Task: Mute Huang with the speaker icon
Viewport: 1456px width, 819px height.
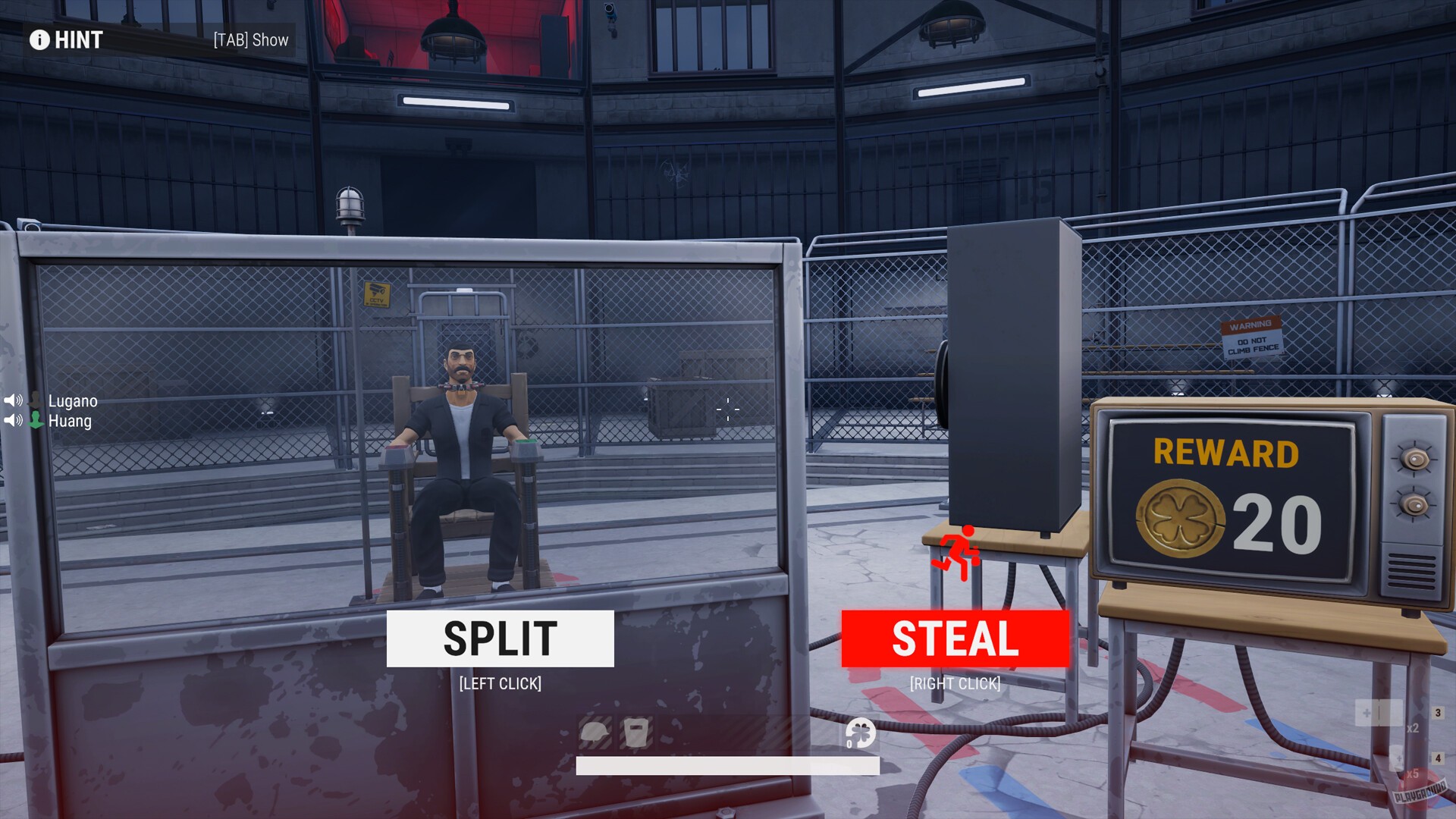Action: coord(13,420)
